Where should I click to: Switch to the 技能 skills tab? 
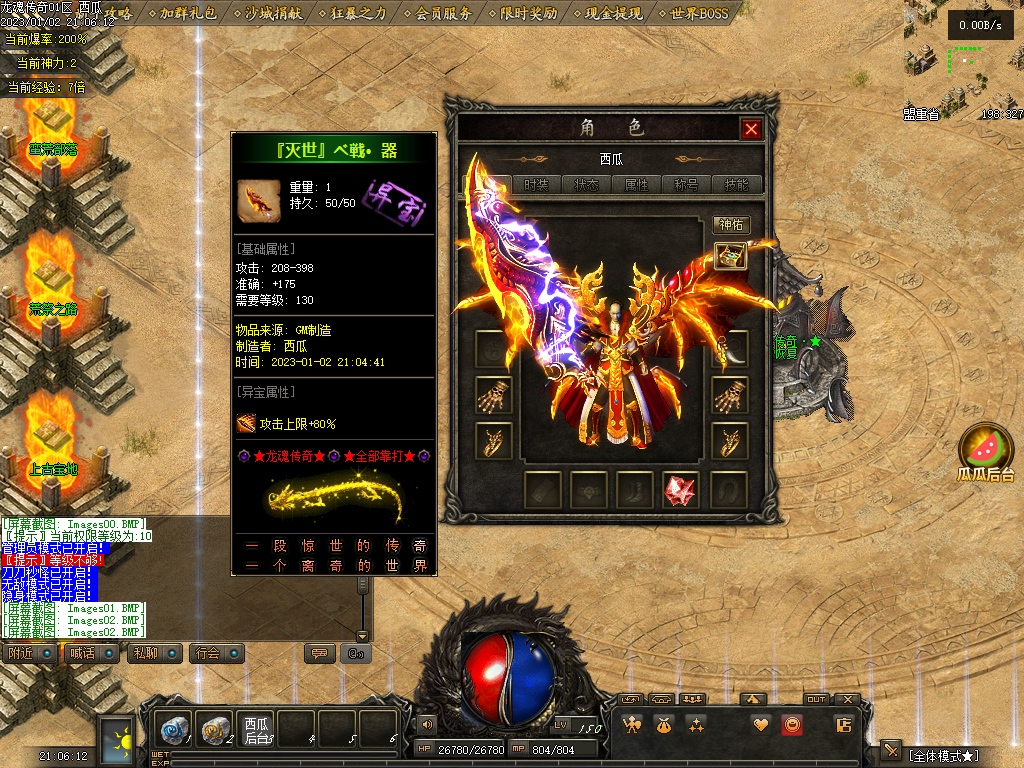click(737, 185)
